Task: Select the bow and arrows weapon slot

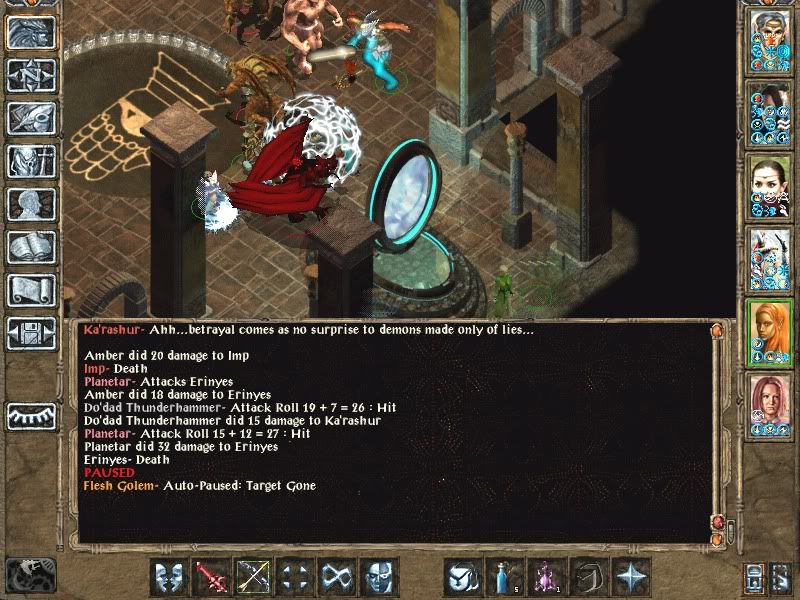Action: click(253, 577)
